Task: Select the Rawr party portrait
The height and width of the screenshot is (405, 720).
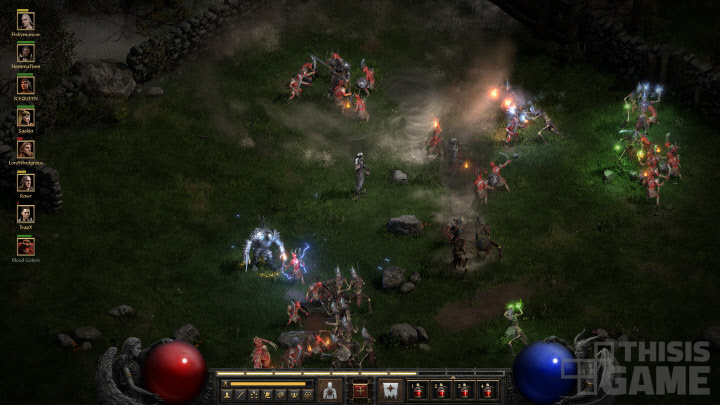Action: pos(25,181)
